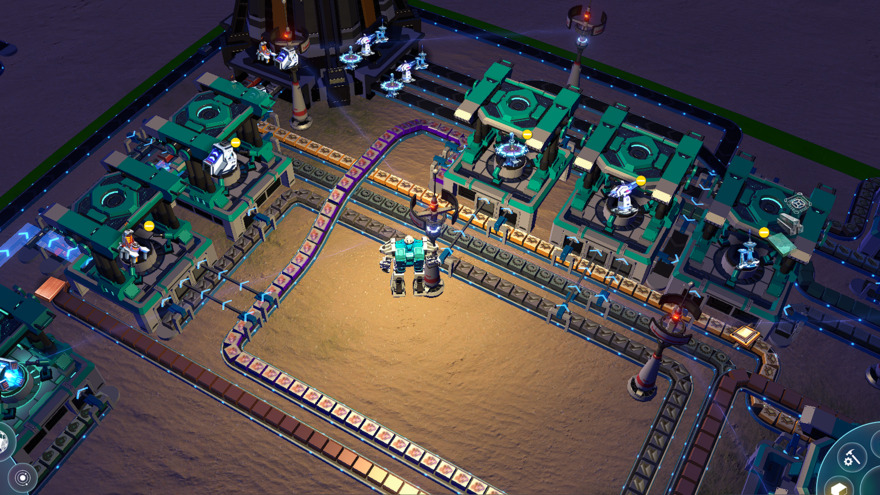Open the planet globe view
Image resolution: width=880 pixels, height=495 pixels.
click(3, 441)
